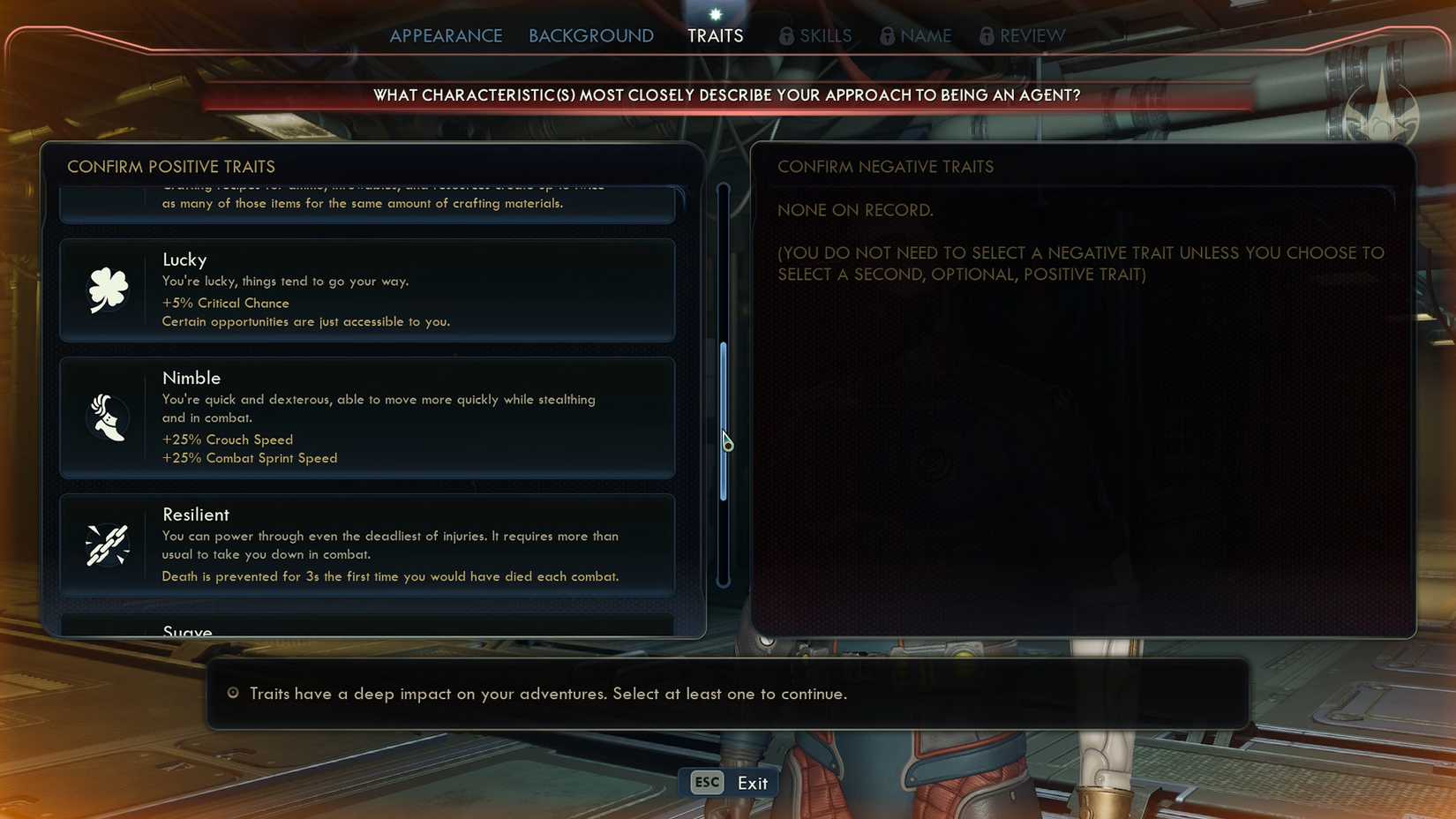The image size is (1456, 819).
Task: Jump to the locked Review tab
Action: coord(1024,36)
